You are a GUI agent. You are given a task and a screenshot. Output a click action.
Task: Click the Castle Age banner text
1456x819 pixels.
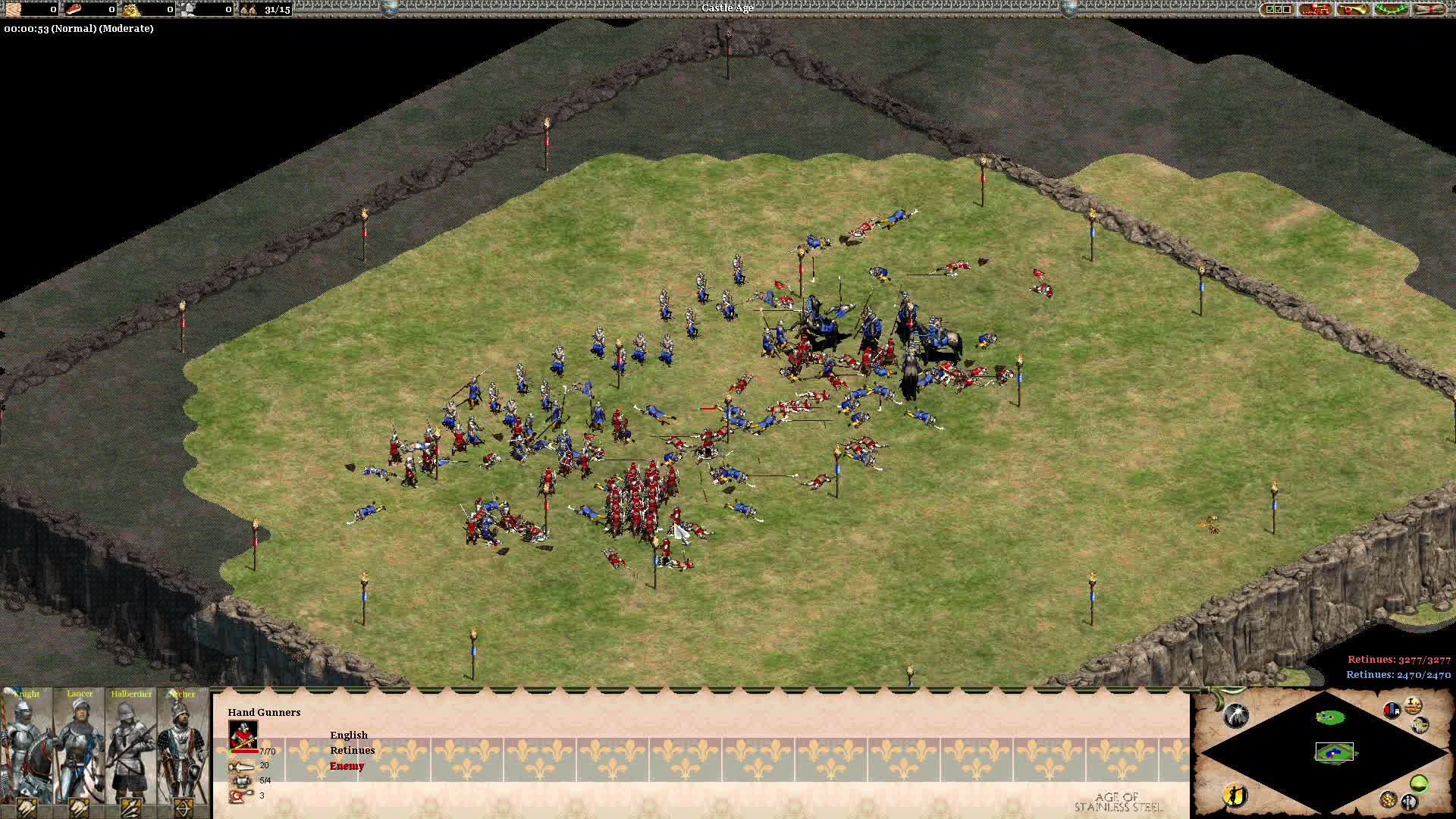727,10
